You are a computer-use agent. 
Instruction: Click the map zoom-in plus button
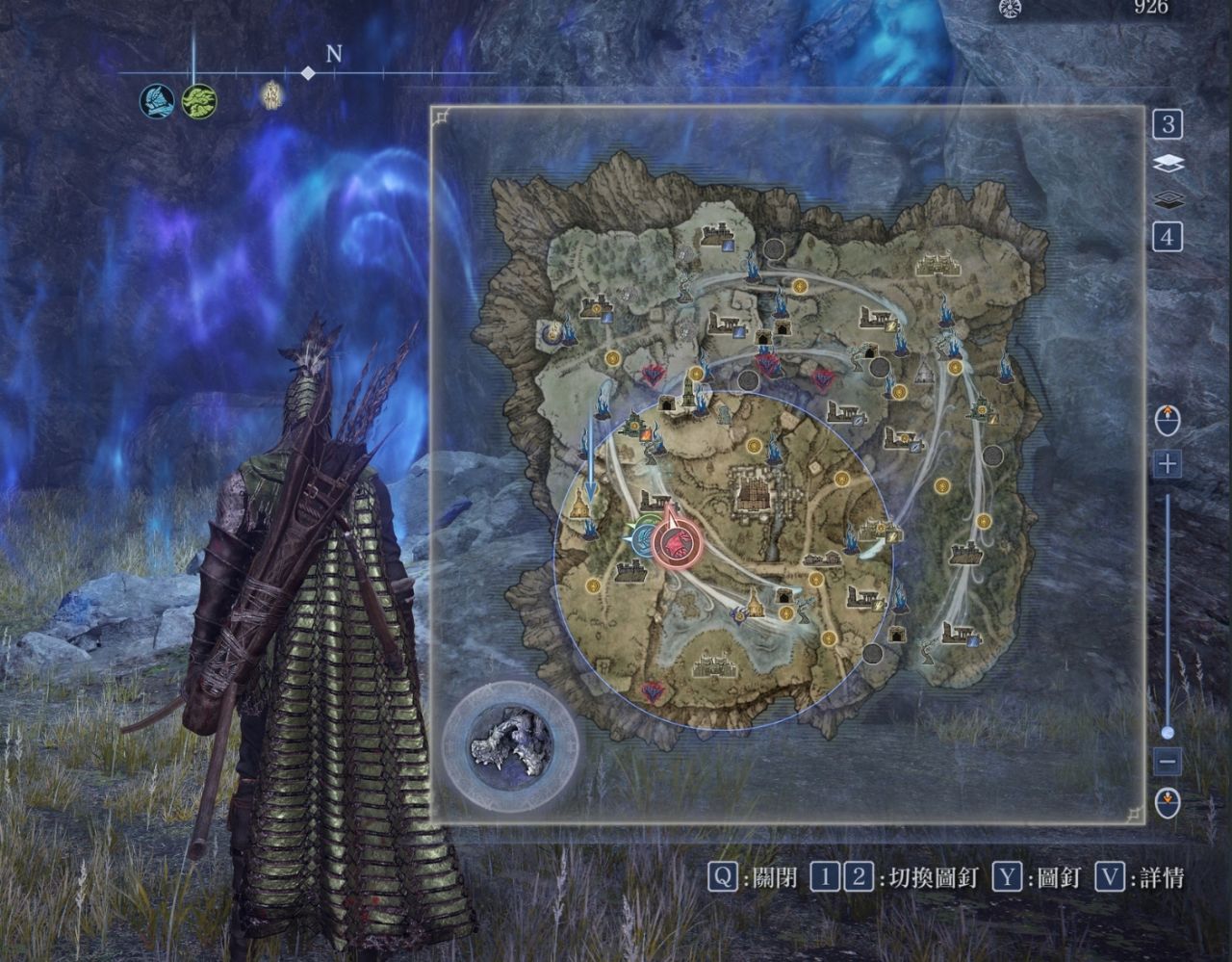point(1168,464)
